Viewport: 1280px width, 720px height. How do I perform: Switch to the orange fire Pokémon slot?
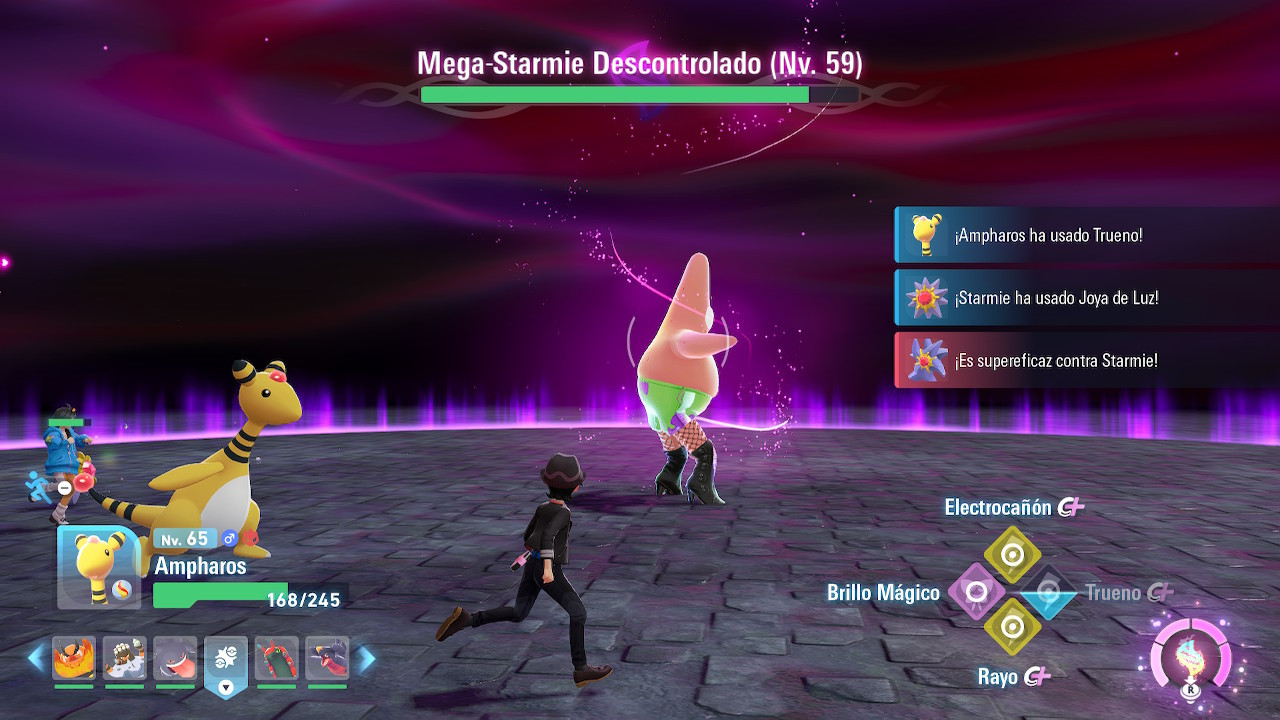[74, 658]
